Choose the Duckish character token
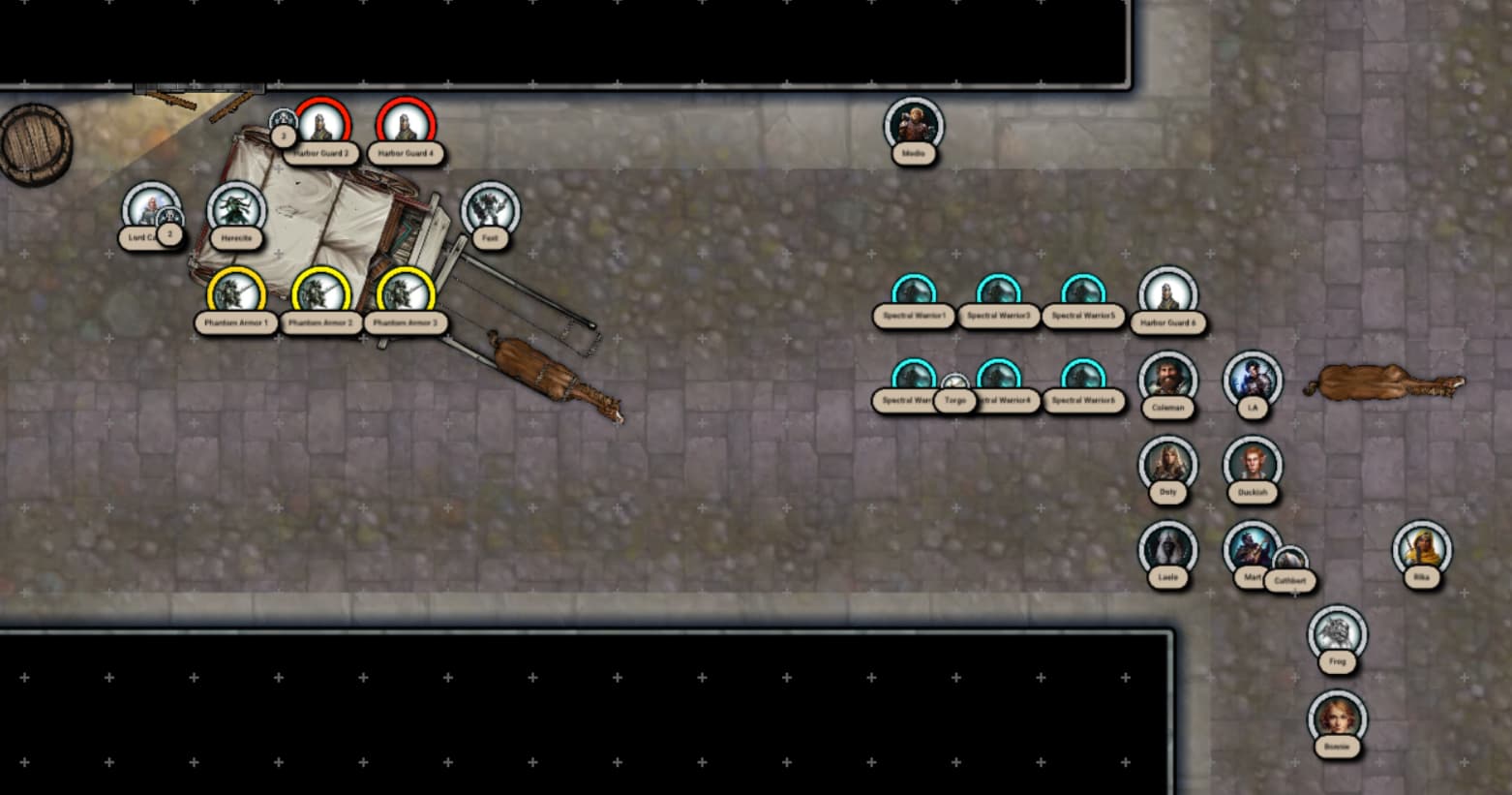Viewport: 1512px width, 795px height. 1252,464
